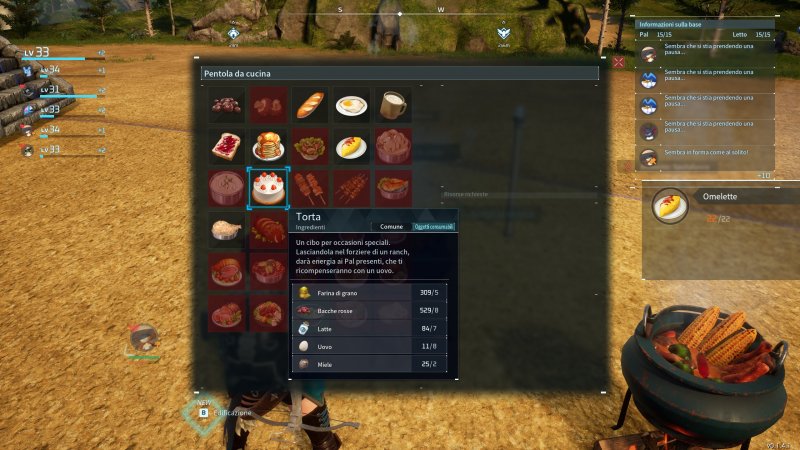Select the omelette recipe slot
This screenshot has width=800, height=450.
click(x=351, y=146)
